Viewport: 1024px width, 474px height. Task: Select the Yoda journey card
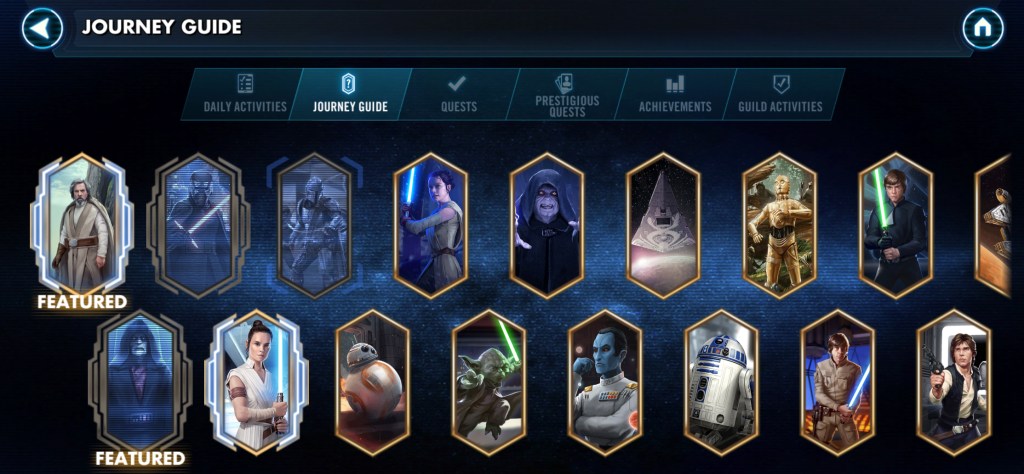point(488,382)
